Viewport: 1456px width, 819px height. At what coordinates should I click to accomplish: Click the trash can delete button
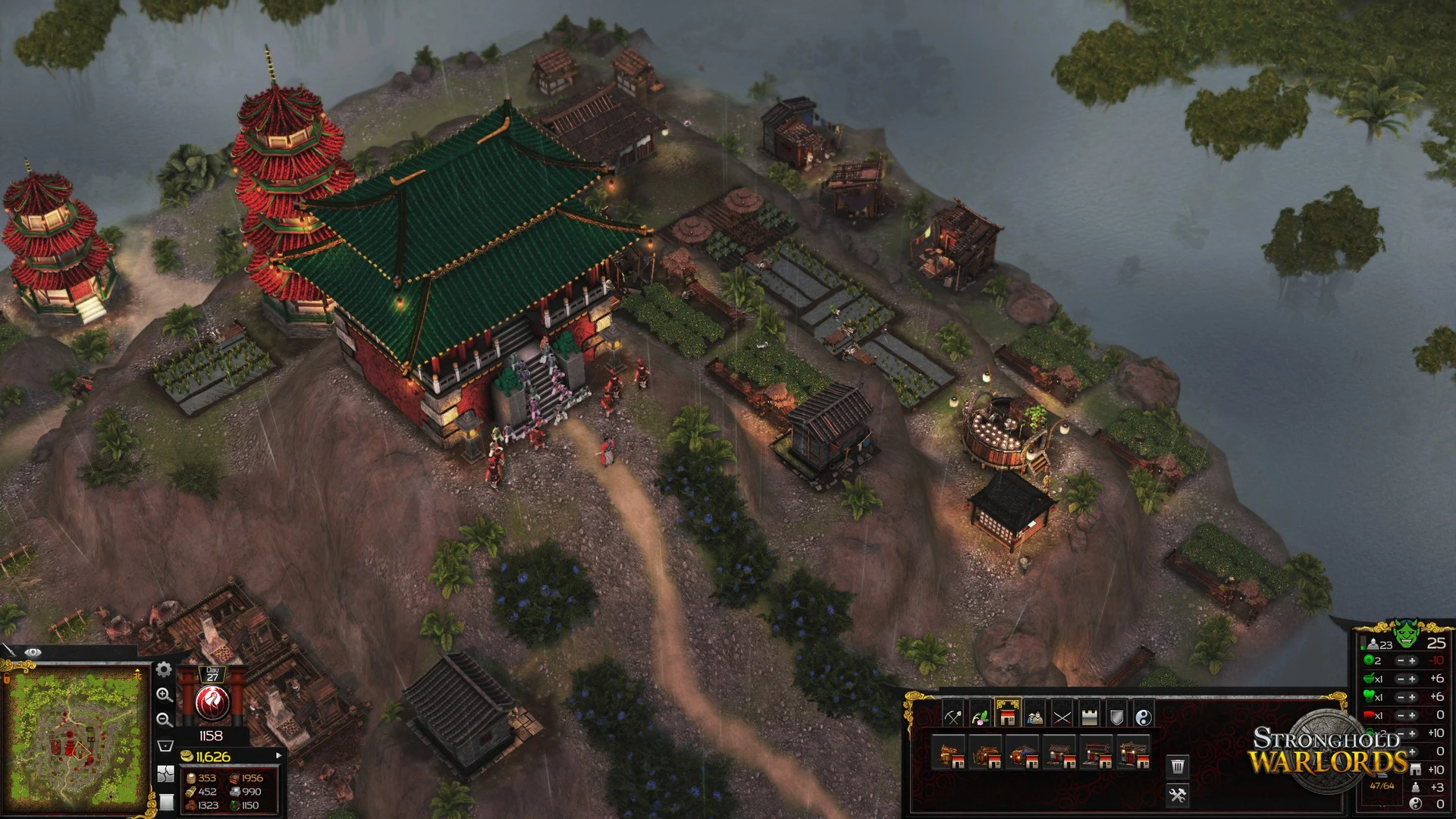pyautogui.click(x=1178, y=767)
